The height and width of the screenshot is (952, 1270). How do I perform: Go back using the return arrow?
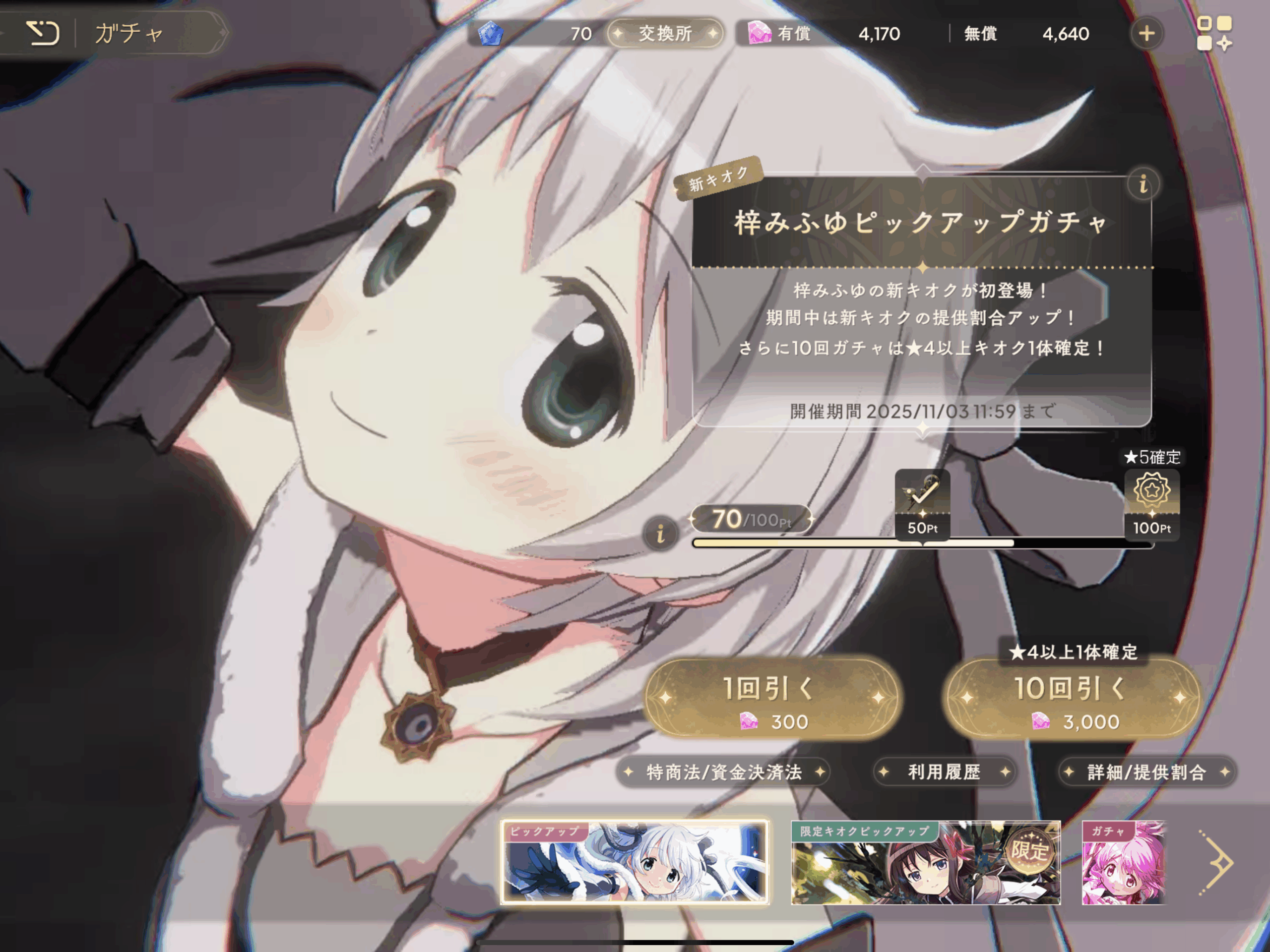pyautogui.click(x=43, y=33)
